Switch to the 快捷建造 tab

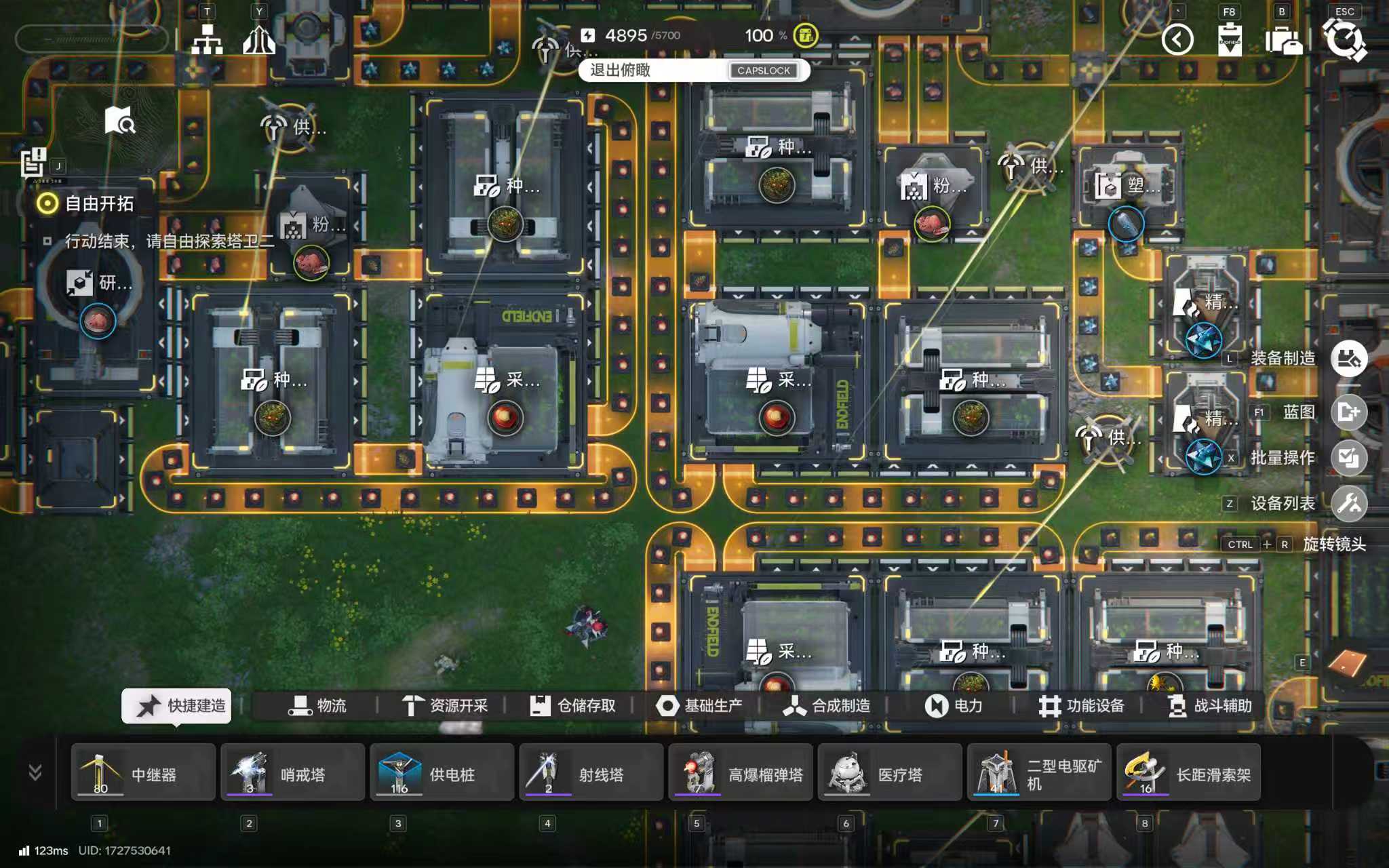pos(177,706)
